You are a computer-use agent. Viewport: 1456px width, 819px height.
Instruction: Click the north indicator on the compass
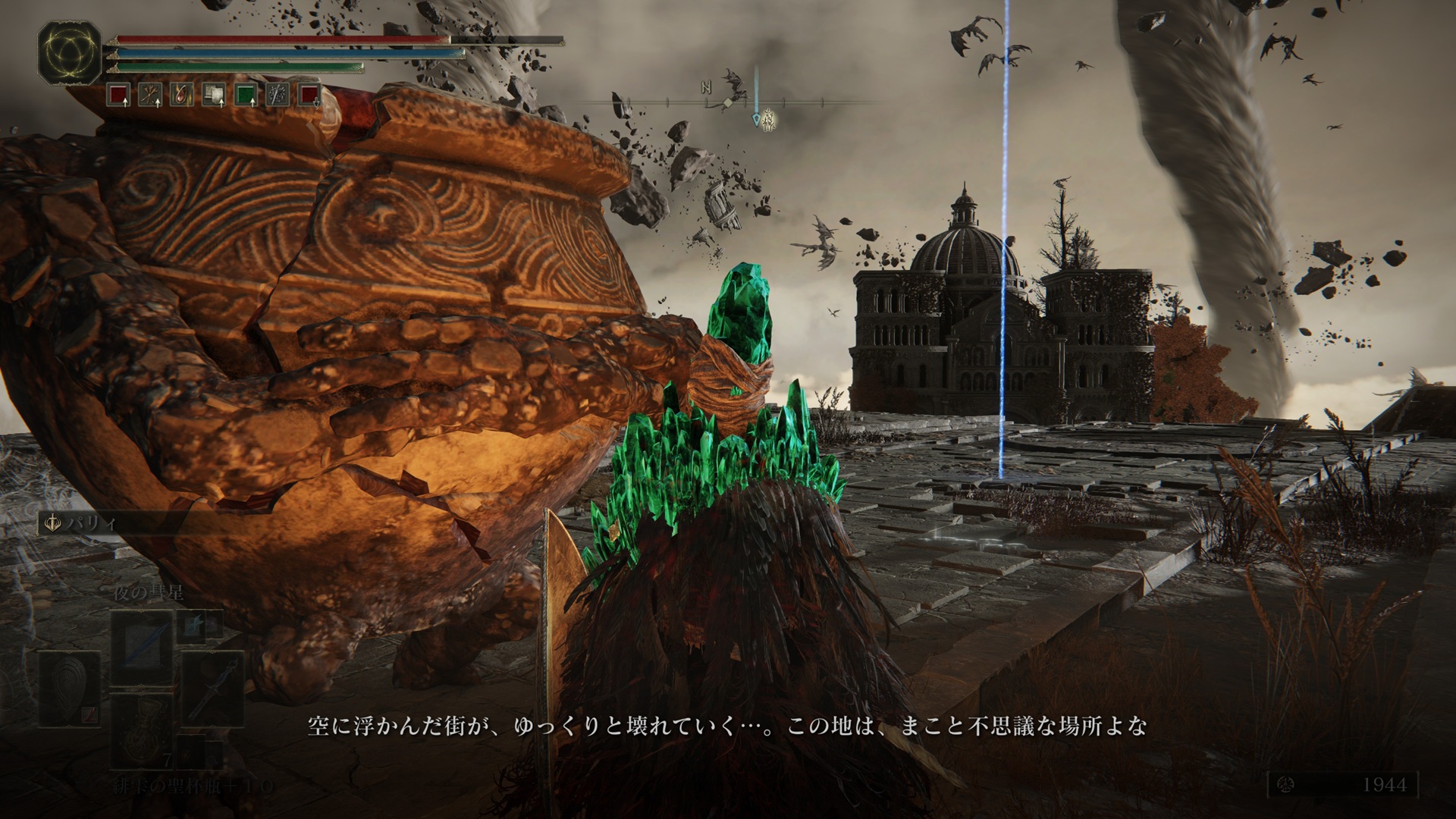coord(707,89)
